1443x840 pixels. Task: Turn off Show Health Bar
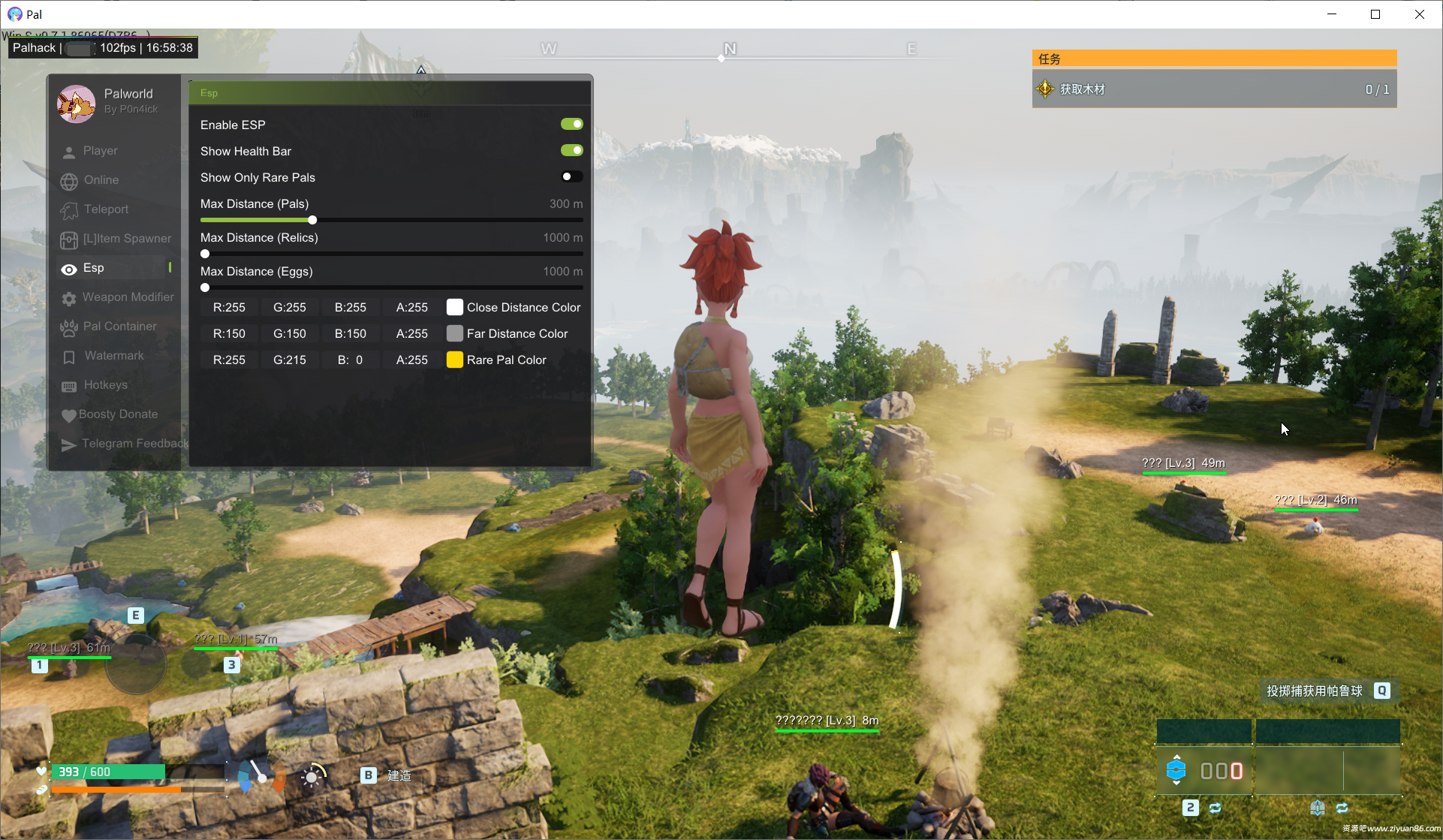571,151
